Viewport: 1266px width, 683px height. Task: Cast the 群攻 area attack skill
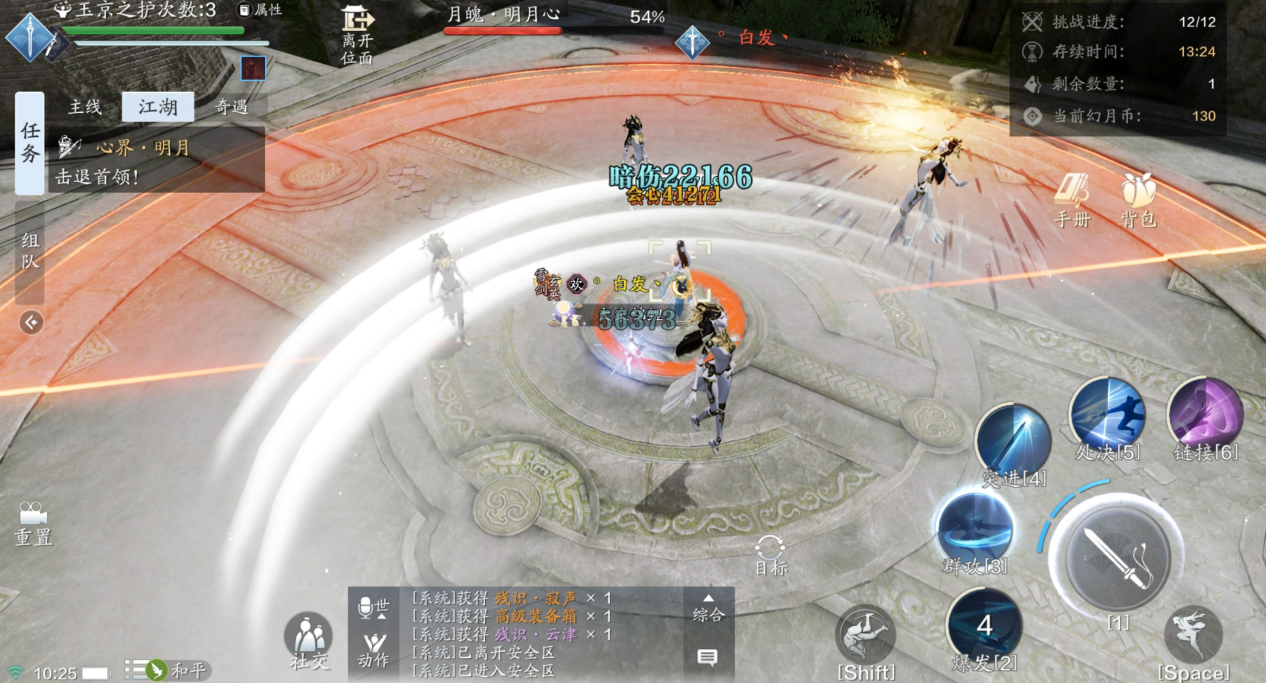click(x=975, y=530)
